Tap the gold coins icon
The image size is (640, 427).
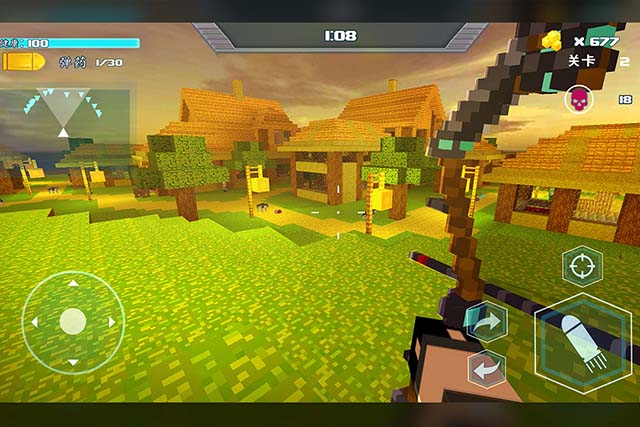(551, 41)
